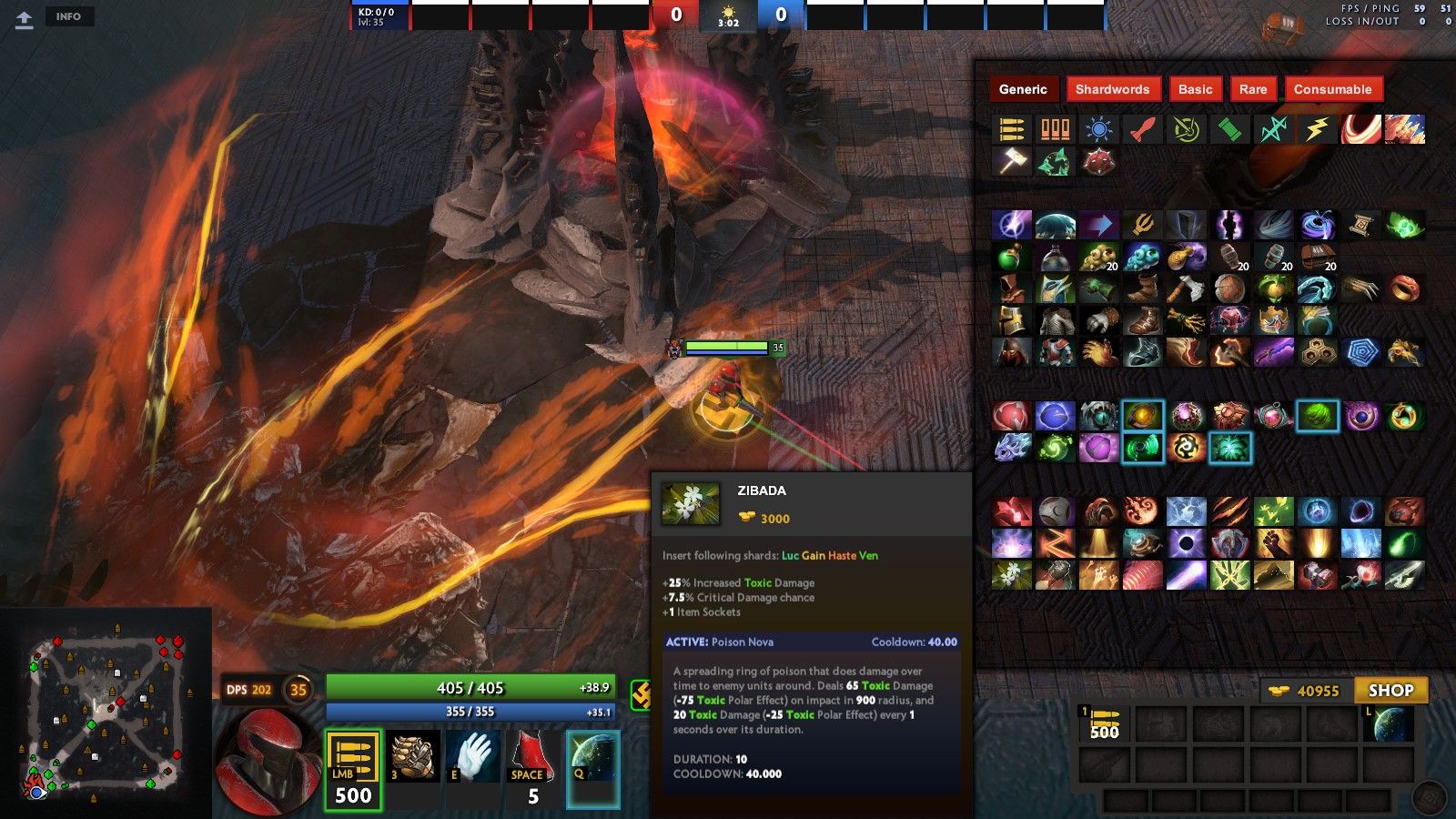Click the minimap

click(106, 712)
